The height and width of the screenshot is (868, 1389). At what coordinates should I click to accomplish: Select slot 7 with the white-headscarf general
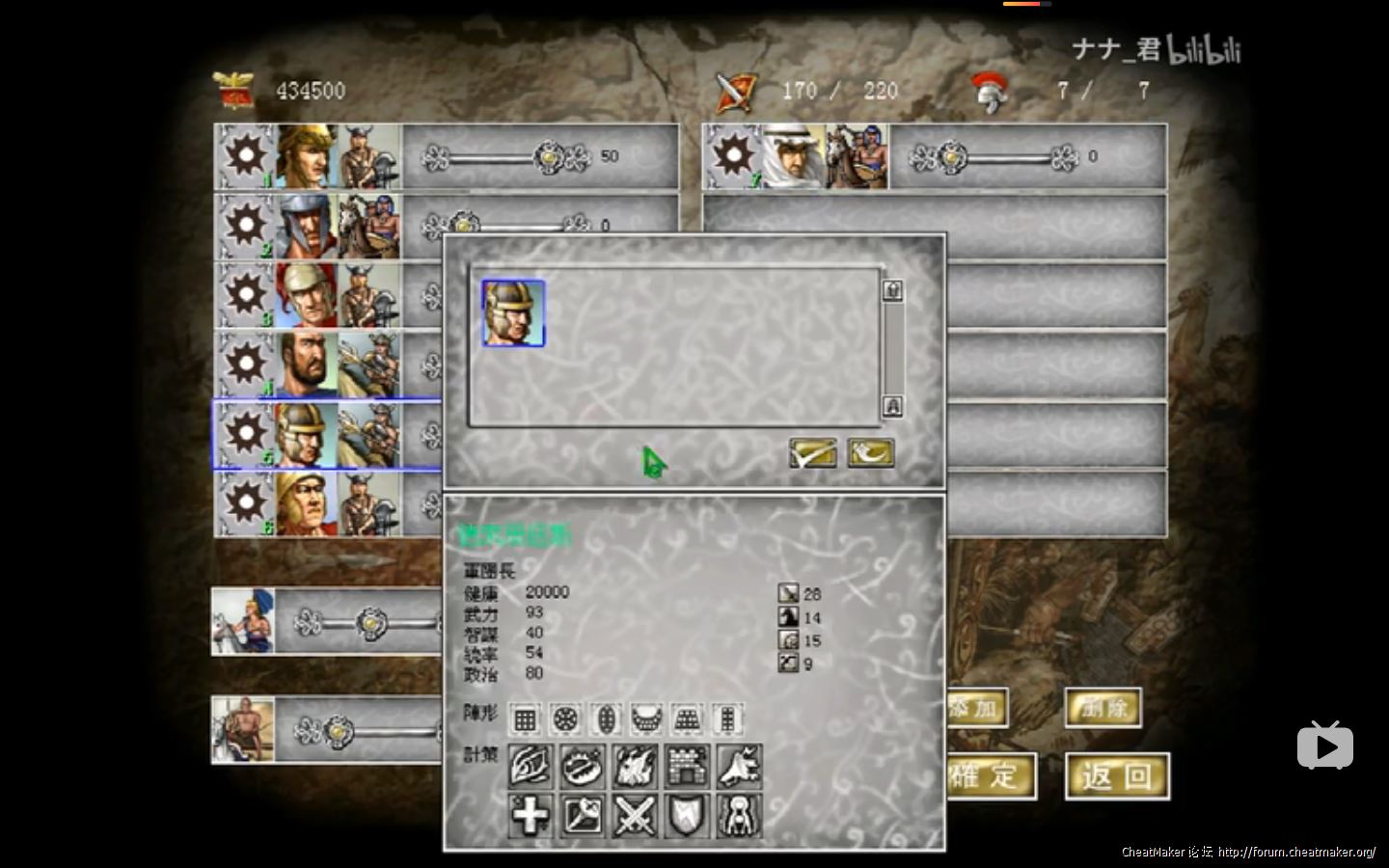(795, 156)
